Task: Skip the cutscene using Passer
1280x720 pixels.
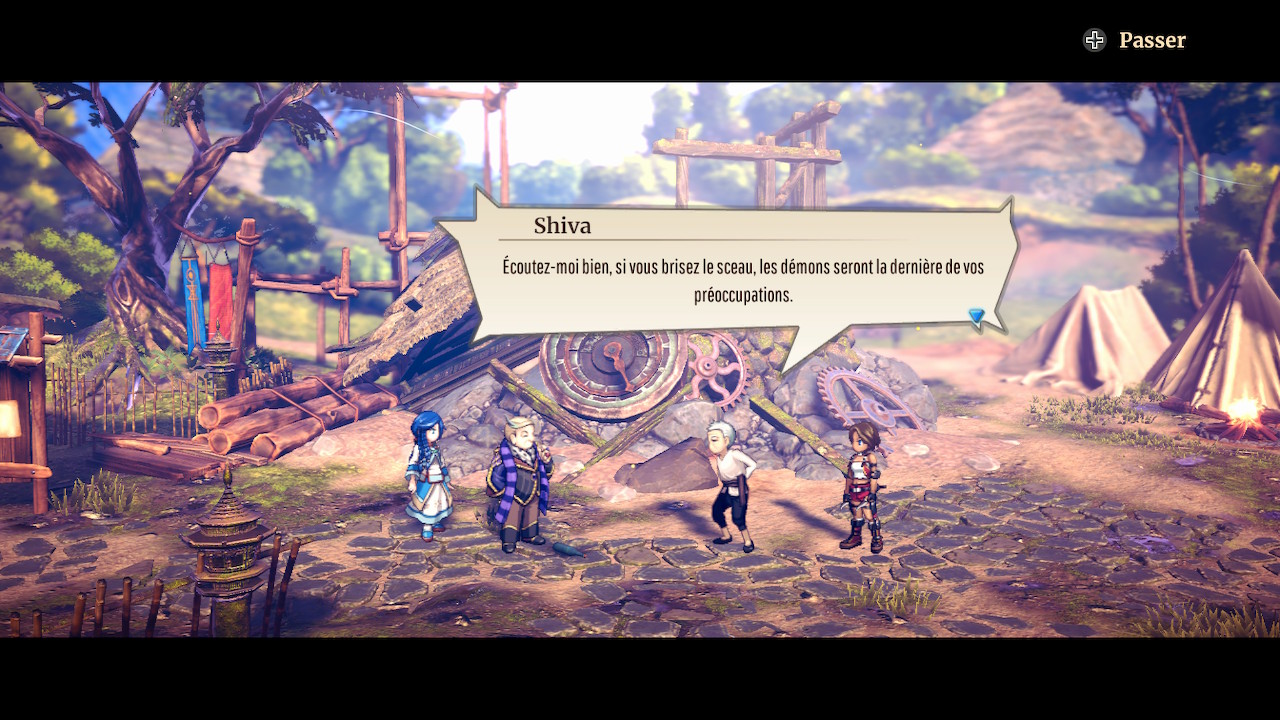Action: click(1136, 40)
